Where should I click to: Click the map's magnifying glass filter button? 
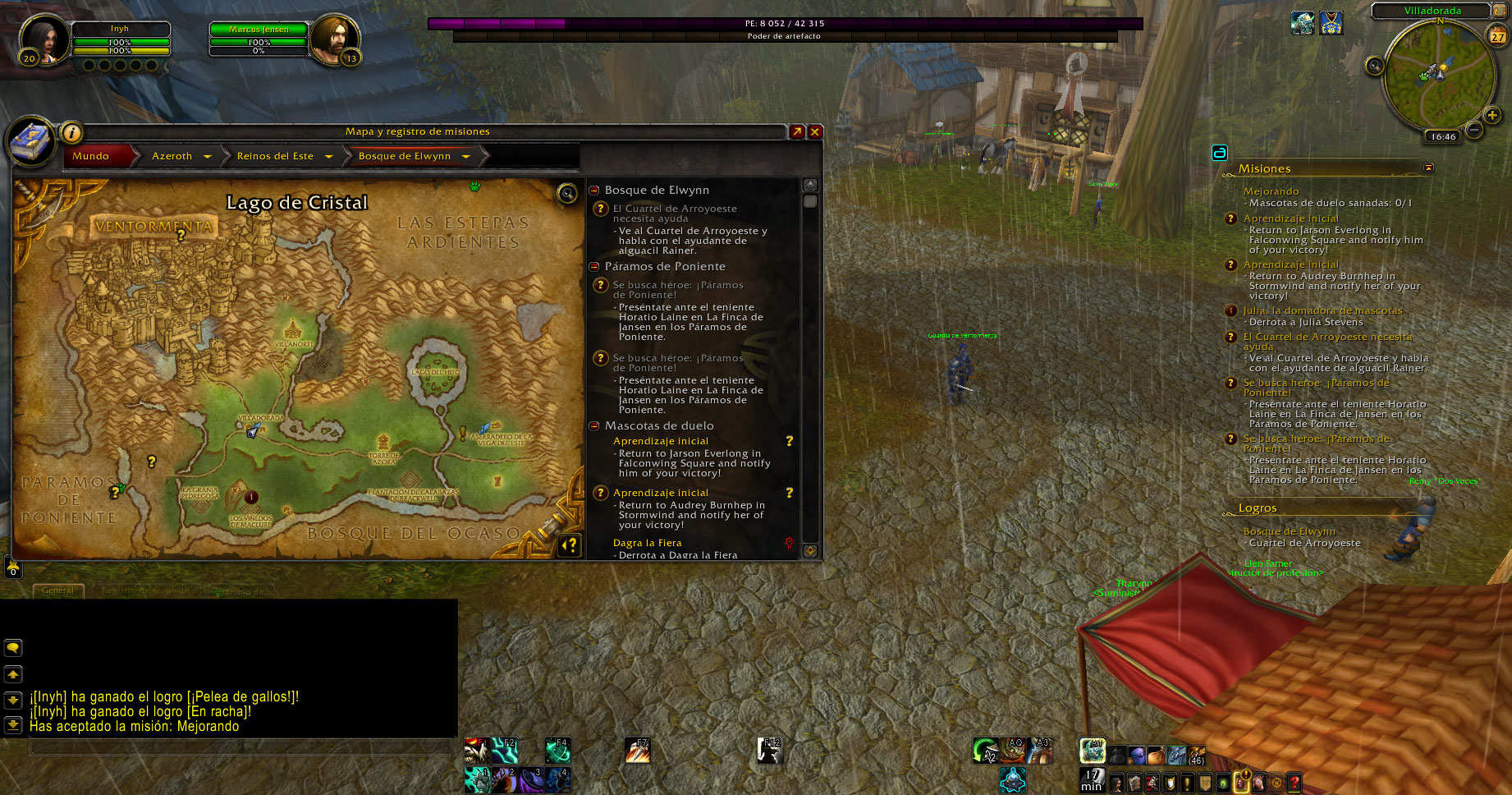point(566,194)
